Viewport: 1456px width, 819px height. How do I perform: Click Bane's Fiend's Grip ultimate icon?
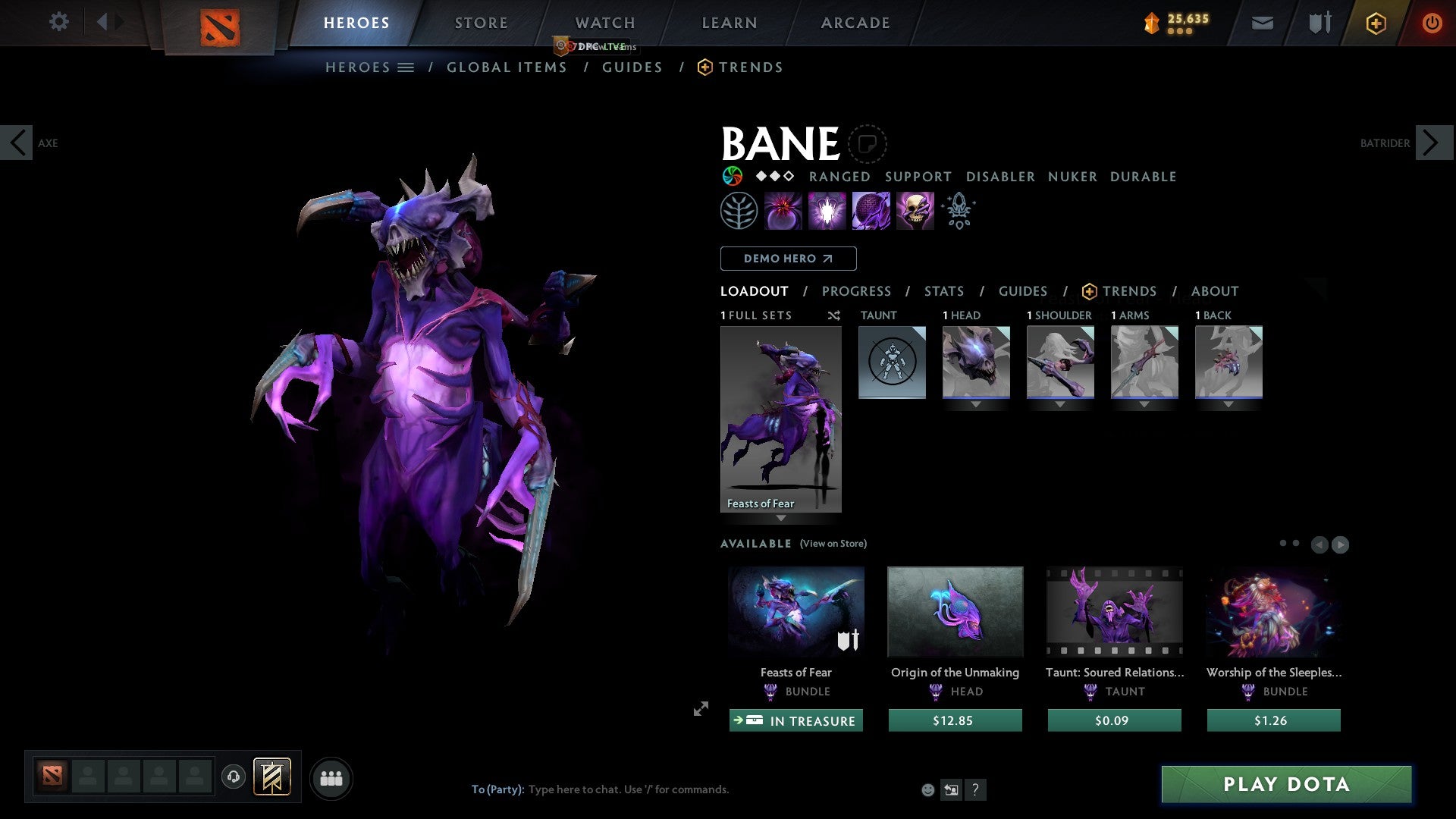[x=915, y=210]
